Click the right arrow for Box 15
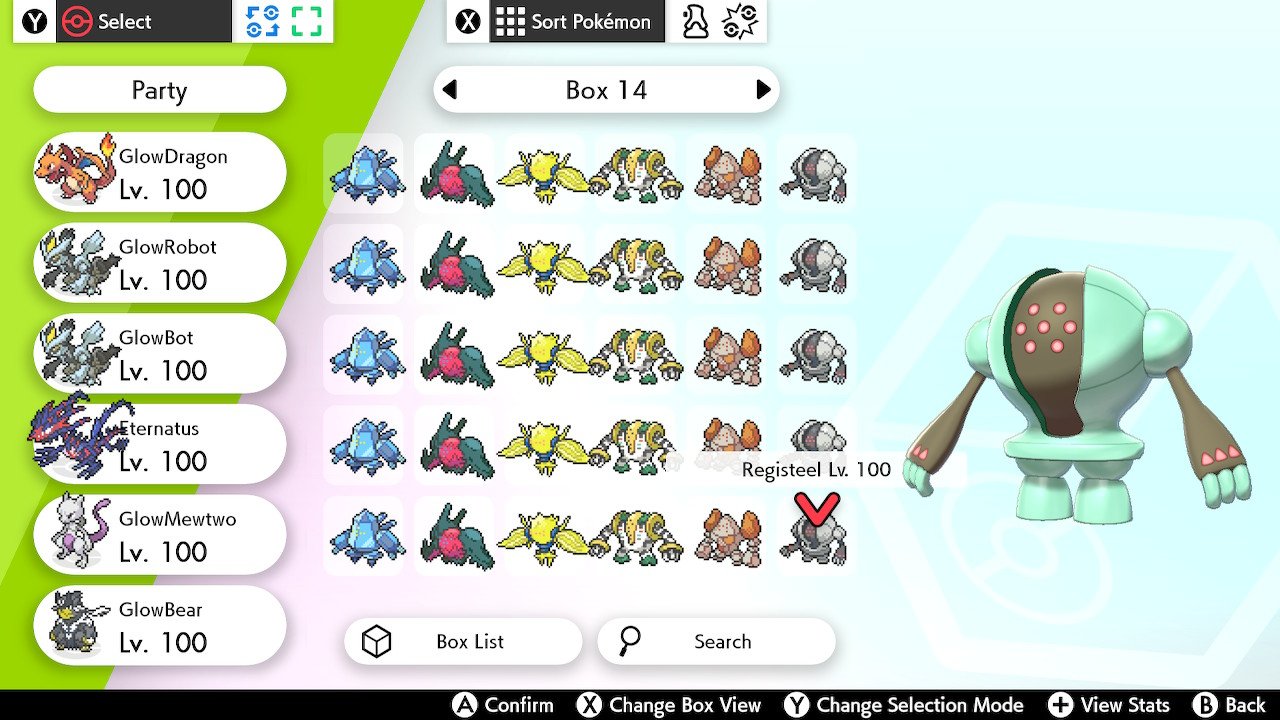Screen dimensions: 1280x720 [x=762, y=90]
